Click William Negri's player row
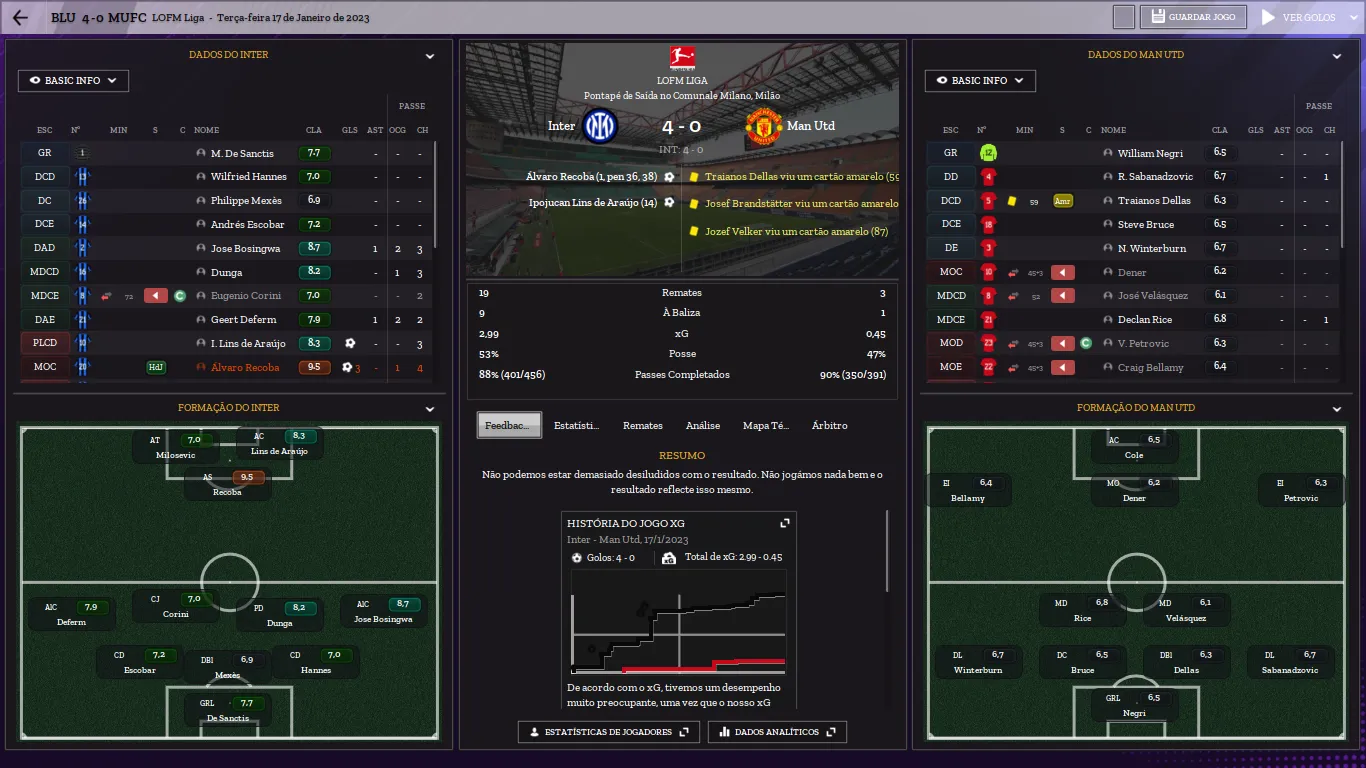Viewport: 1366px width, 768px height. tap(1150, 154)
